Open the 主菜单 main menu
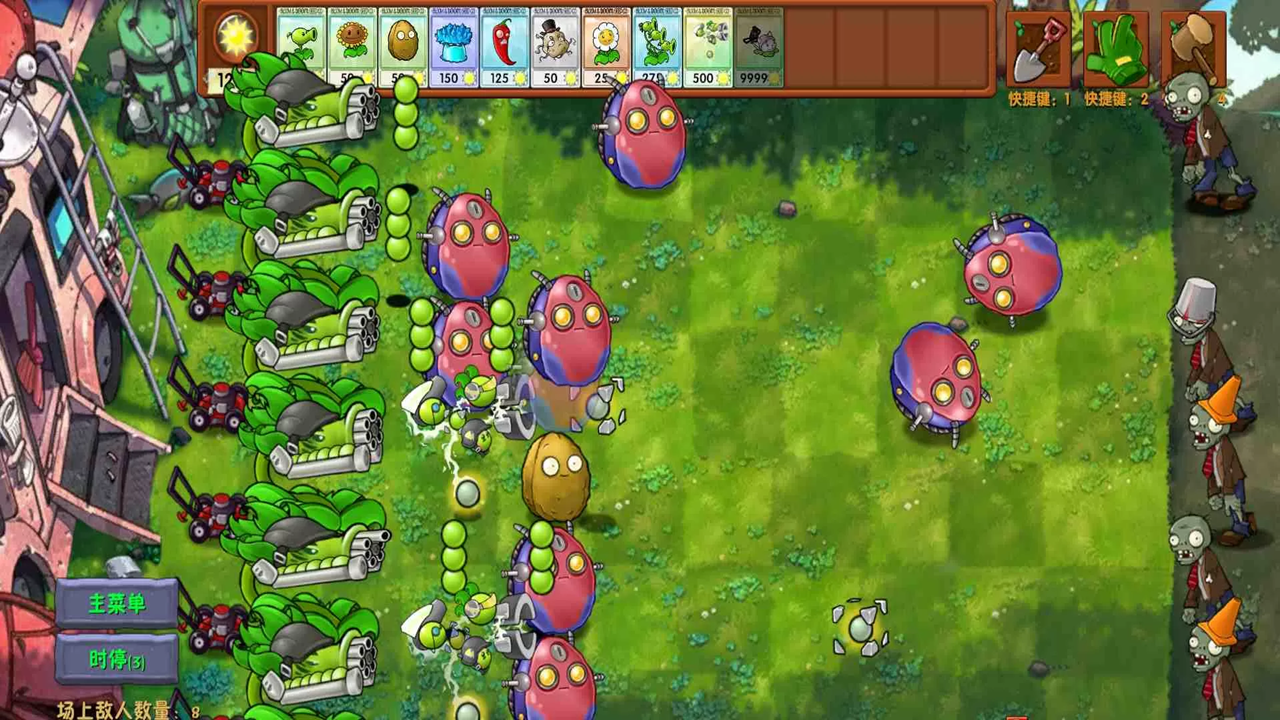The height and width of the screenshot is (720, 1280). pyautogui.click(x=117, y=603)
